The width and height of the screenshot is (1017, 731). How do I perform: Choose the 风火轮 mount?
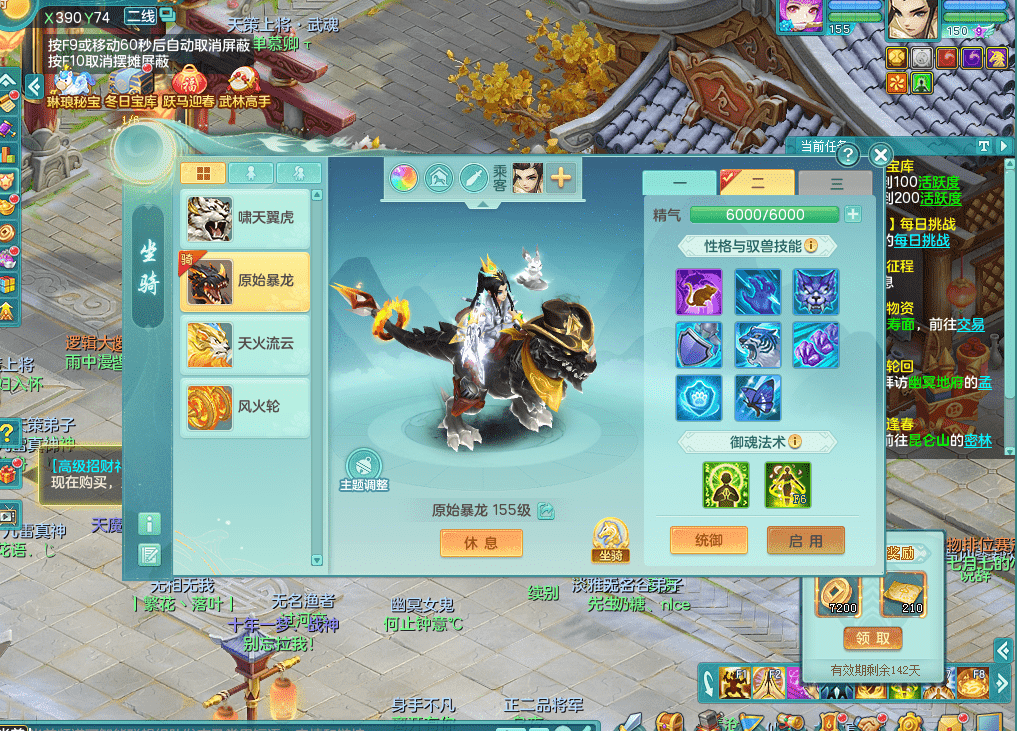(x=245, y=408)
